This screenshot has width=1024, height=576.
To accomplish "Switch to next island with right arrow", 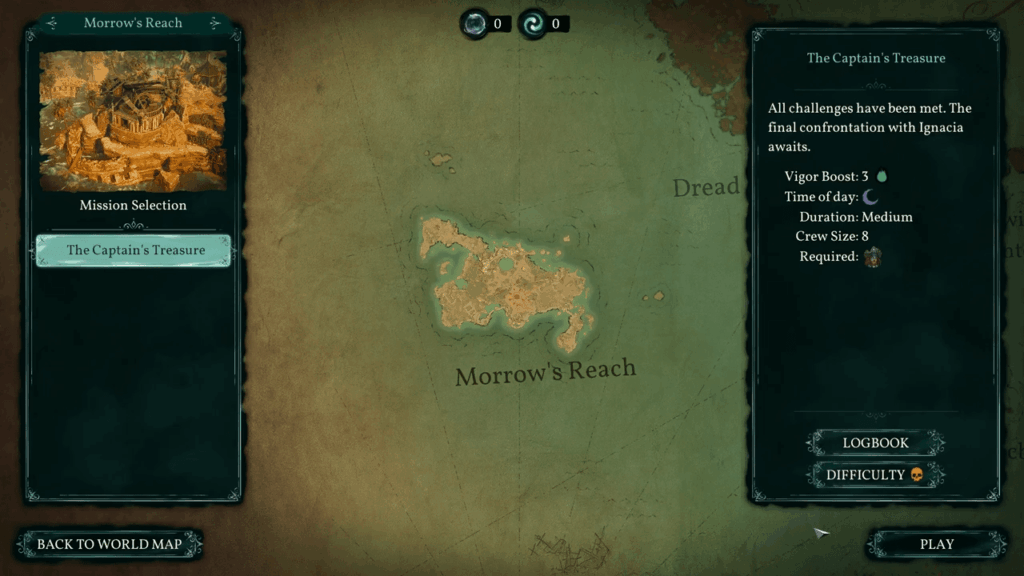I will click(214, 23).
